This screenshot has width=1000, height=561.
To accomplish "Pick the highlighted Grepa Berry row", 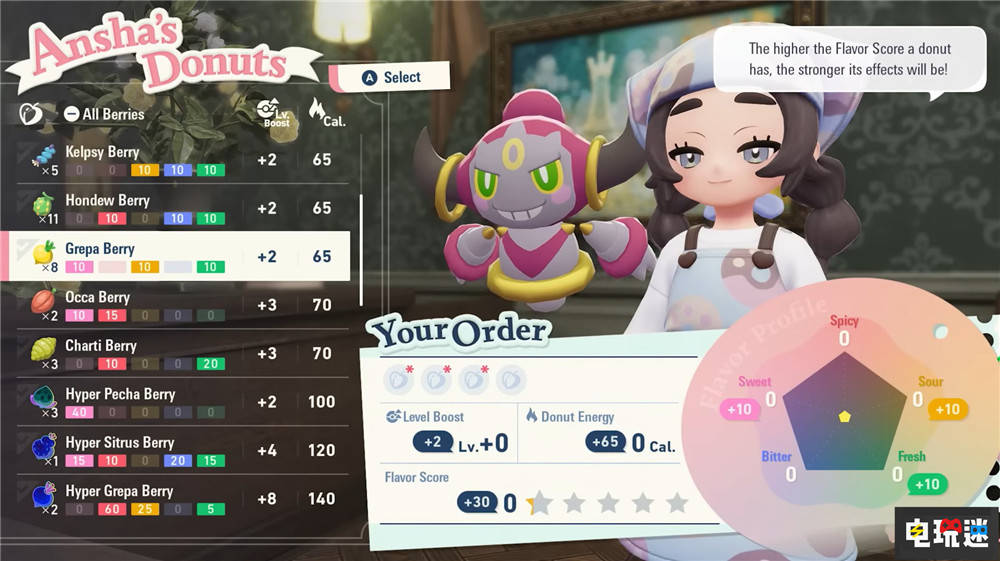I will tap(180, 256).
